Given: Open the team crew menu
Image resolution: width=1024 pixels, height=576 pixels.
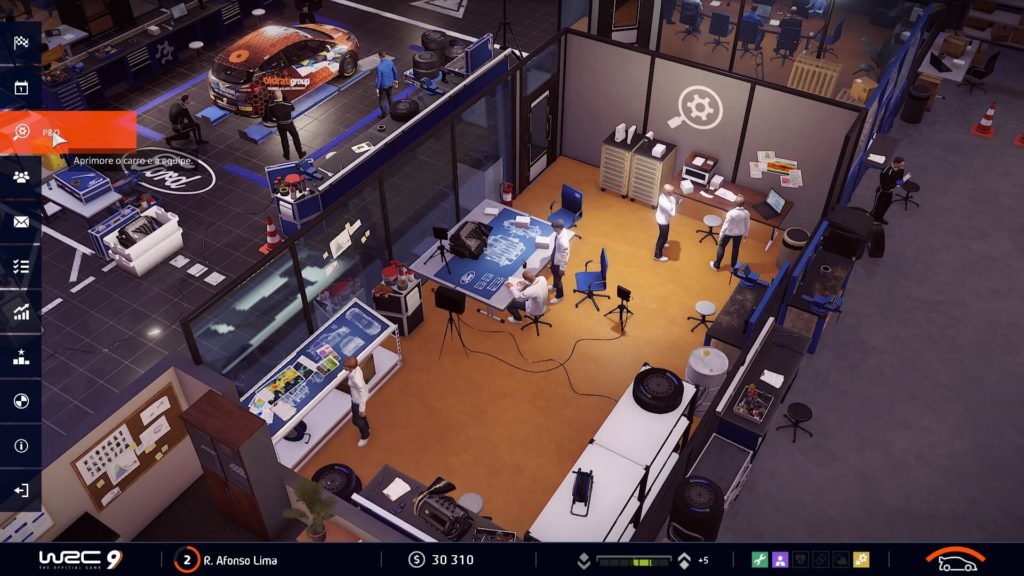Looking at the screenshot, I should (21, 177).
